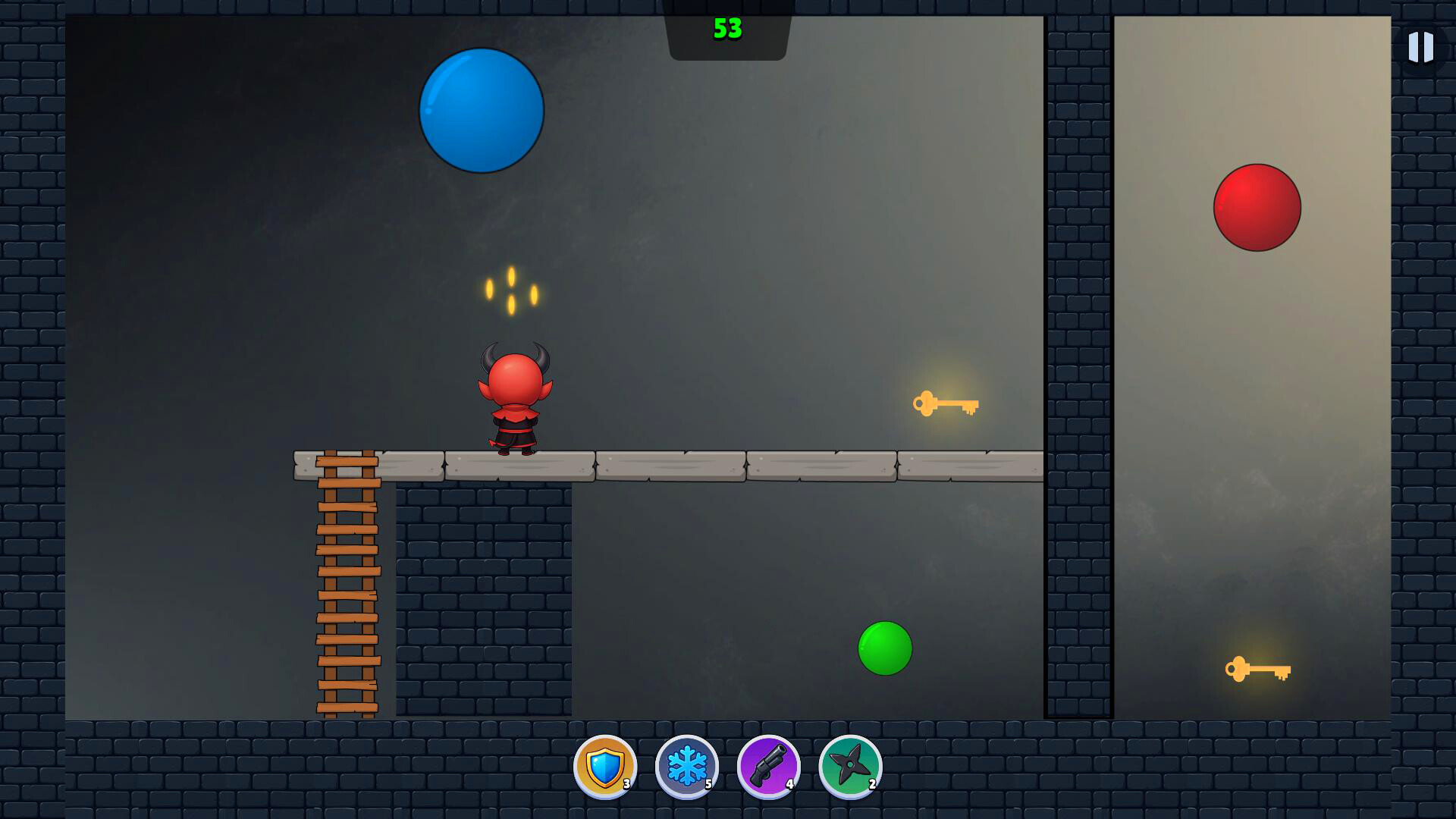Expand the score display panel
This screenshot has height=819, width=1456.
[728, 30]
